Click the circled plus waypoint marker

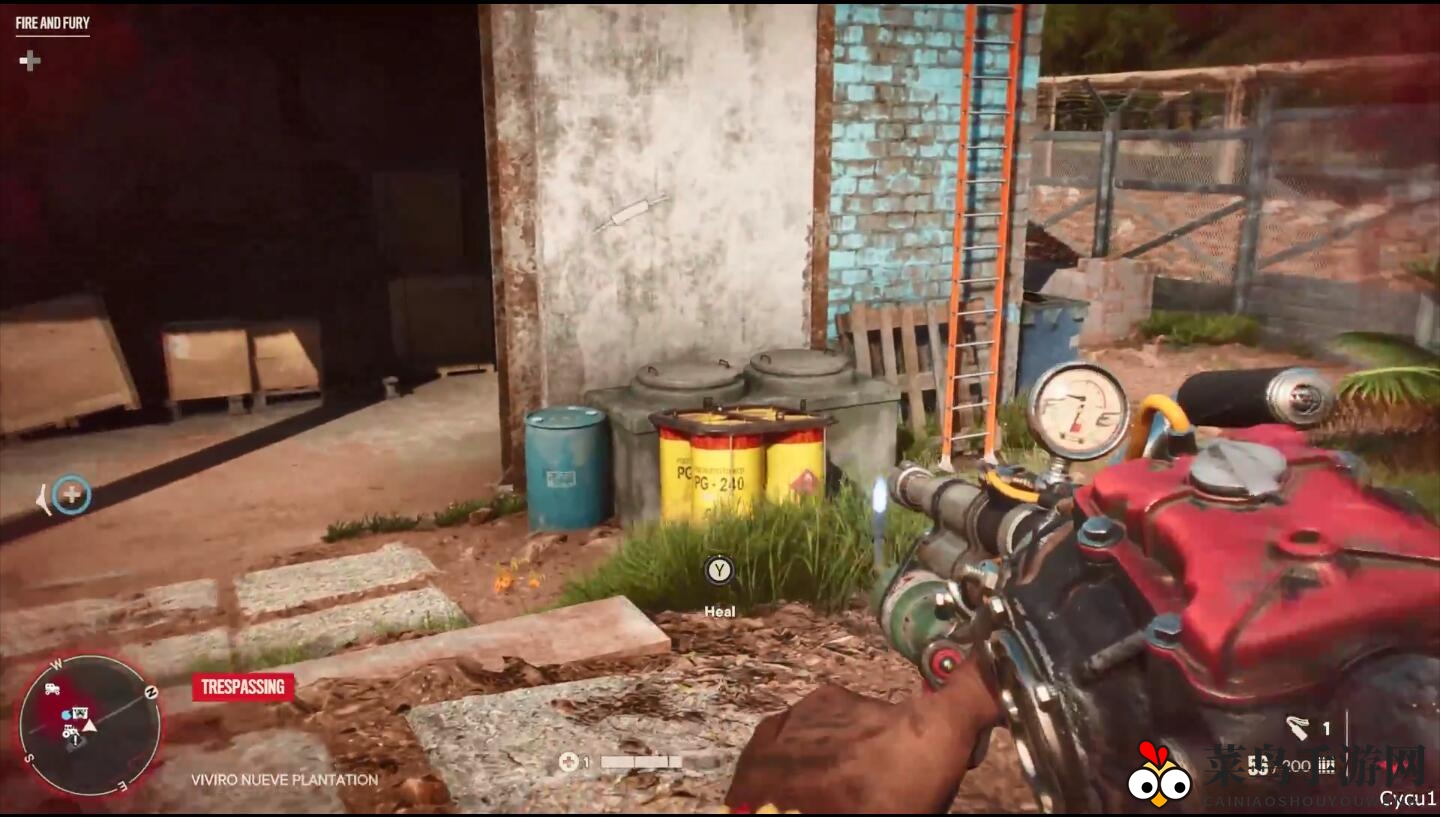(x=71, y=494)
